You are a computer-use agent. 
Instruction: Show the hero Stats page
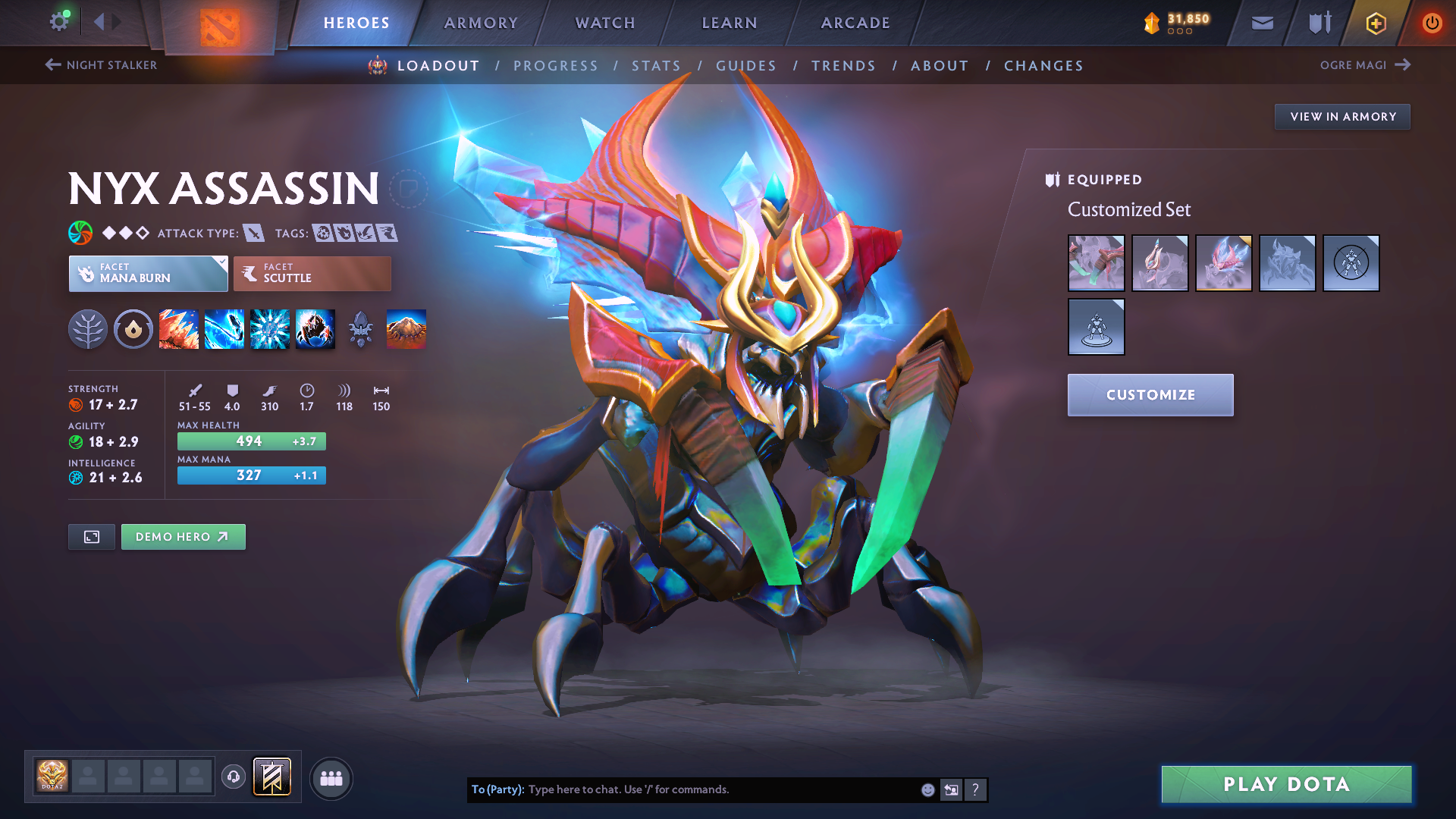click(656, 66)
